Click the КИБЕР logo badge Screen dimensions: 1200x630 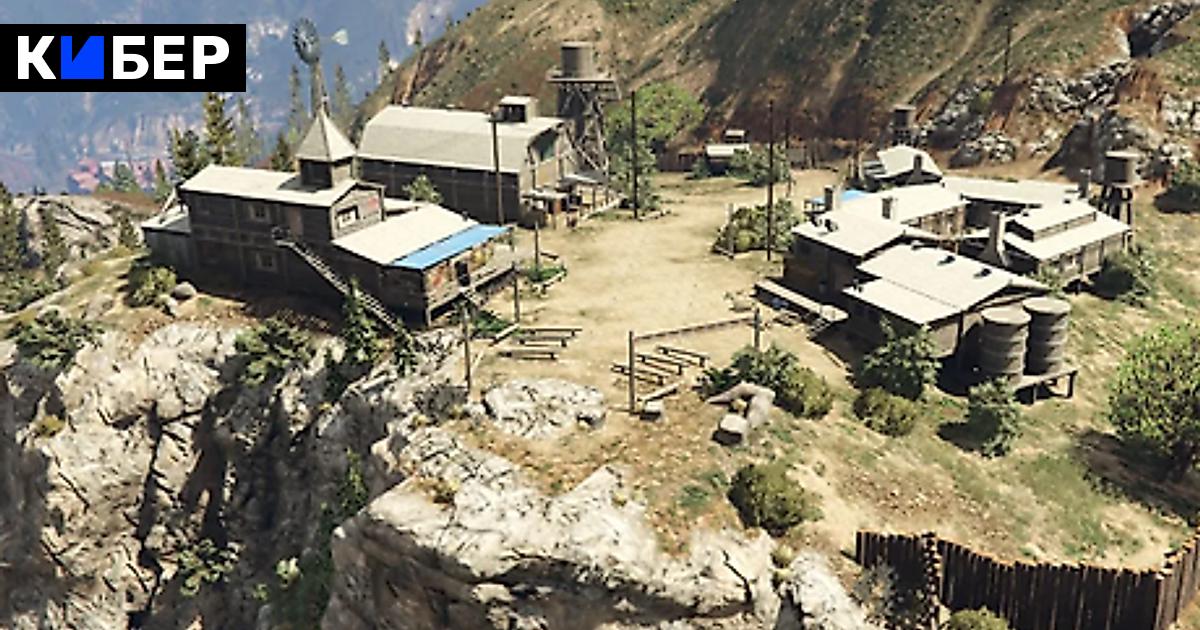pyautogui.click(x=123, y=58)
